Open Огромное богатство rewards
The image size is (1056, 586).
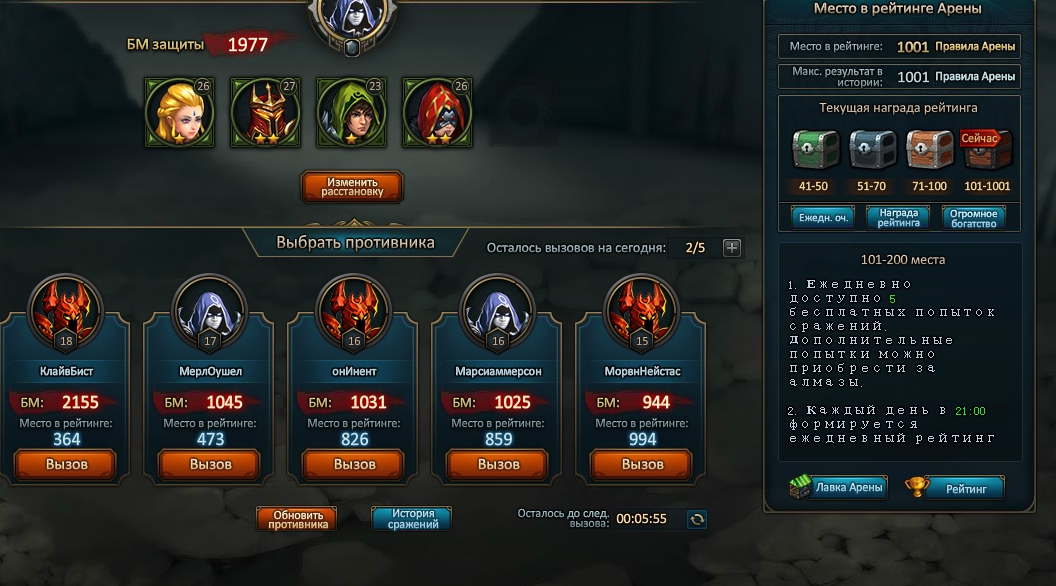click(973, 217)
